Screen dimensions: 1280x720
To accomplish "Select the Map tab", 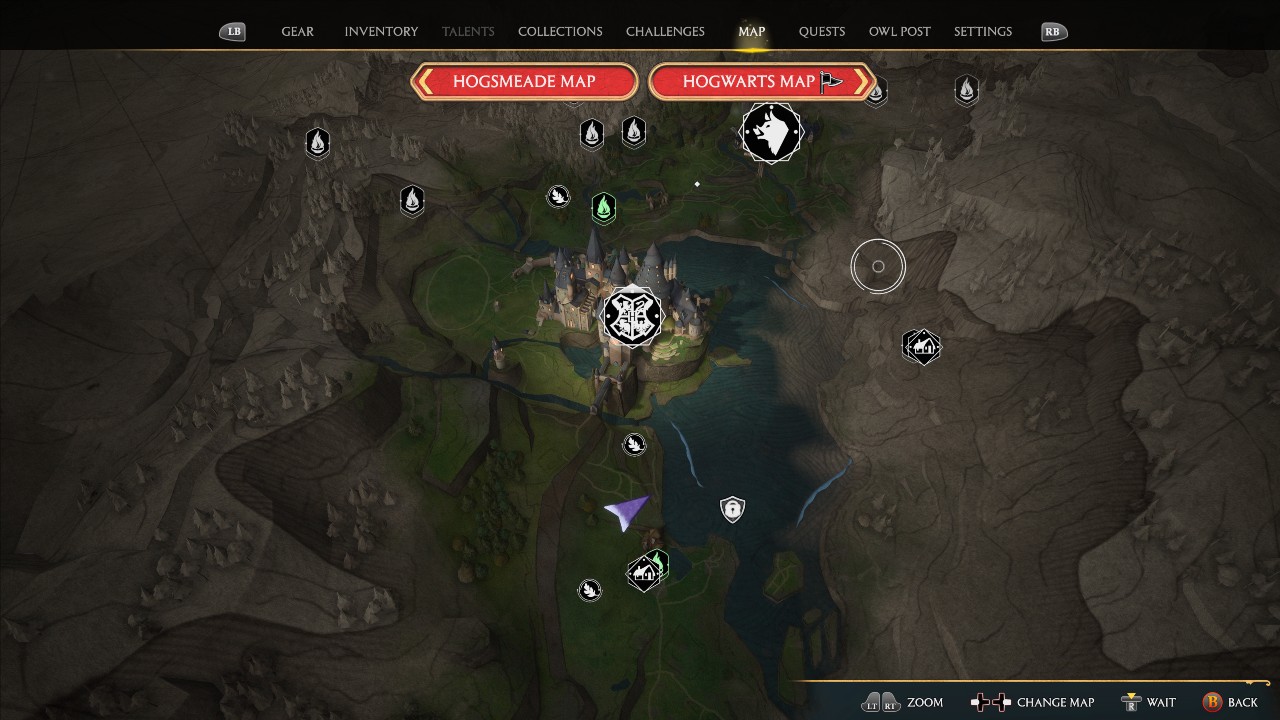I will (x=751, y=32).
